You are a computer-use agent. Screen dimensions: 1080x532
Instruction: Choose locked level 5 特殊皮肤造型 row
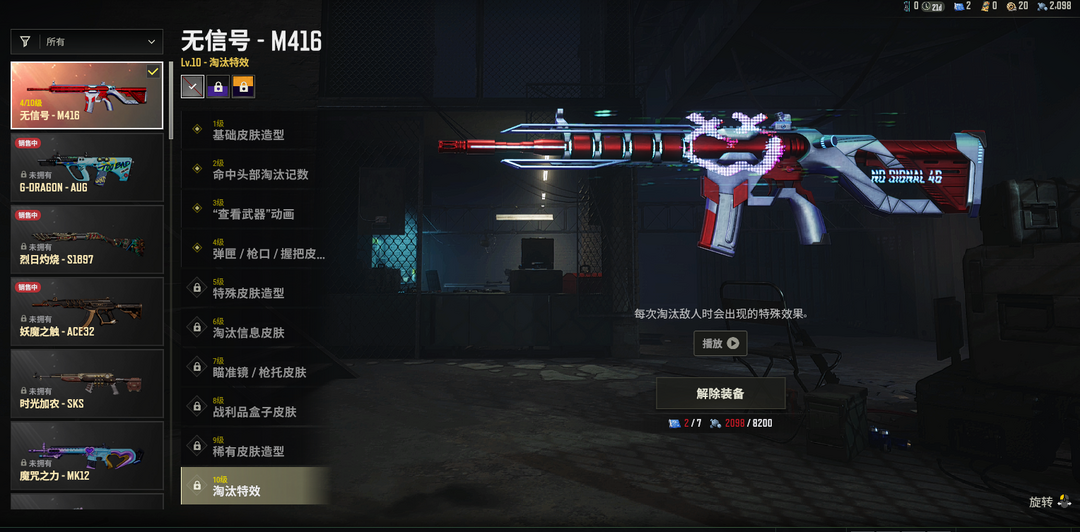click(x=255, y=289)
